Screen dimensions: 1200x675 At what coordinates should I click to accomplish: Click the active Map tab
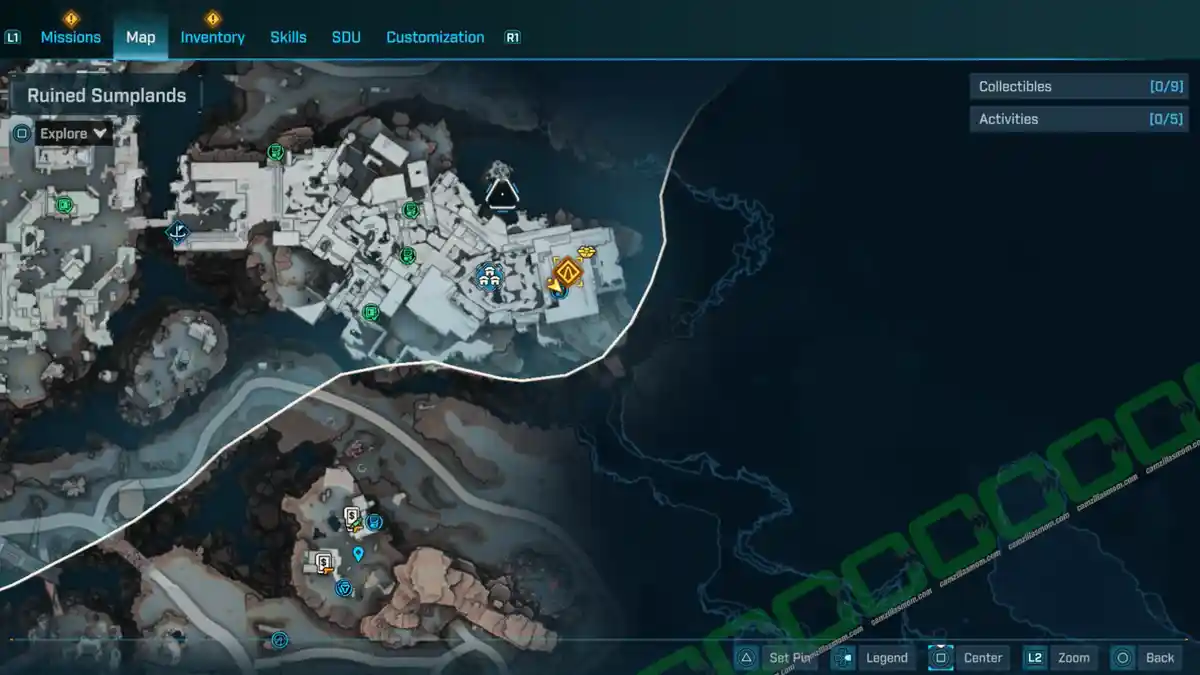[x=140, y=37]
